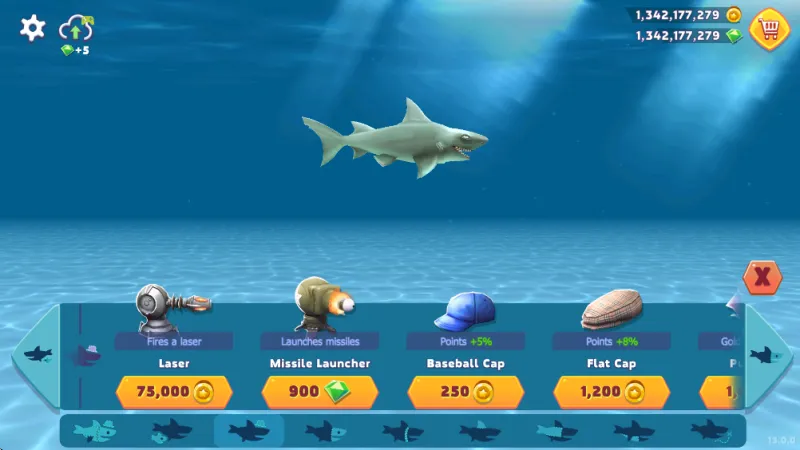Buy the Laser for 75,000 coins
This screenshot has height=450, width=800.
click(x=174, y=391)
